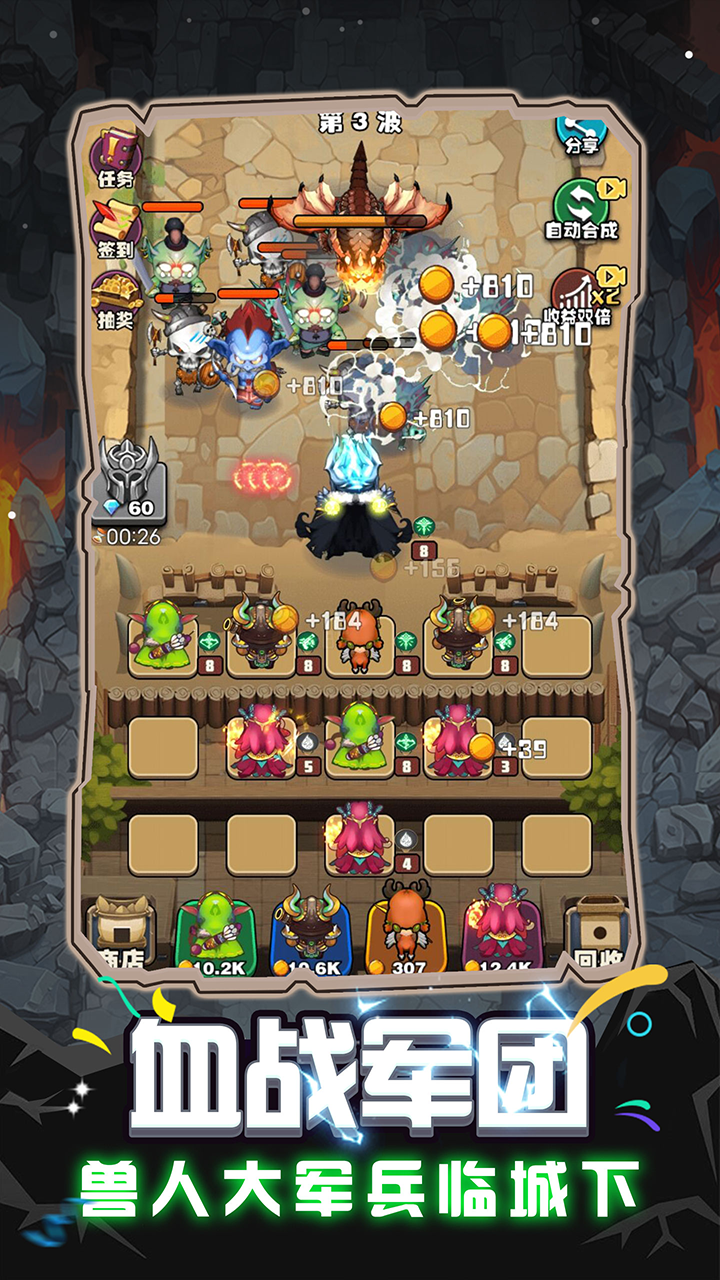This screenshot has height=1280, width=720.
Task: Open the 签到 daily check-in scroll
Action: 116,230
